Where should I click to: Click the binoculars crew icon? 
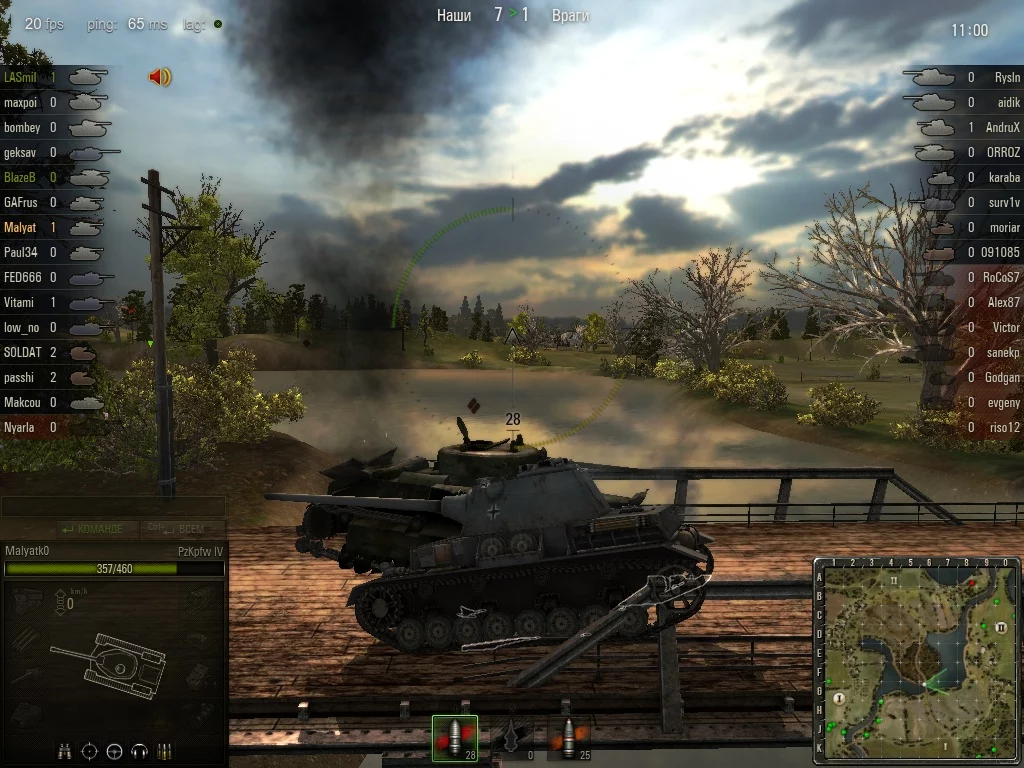pyautogui.click(x=65, y=751)
